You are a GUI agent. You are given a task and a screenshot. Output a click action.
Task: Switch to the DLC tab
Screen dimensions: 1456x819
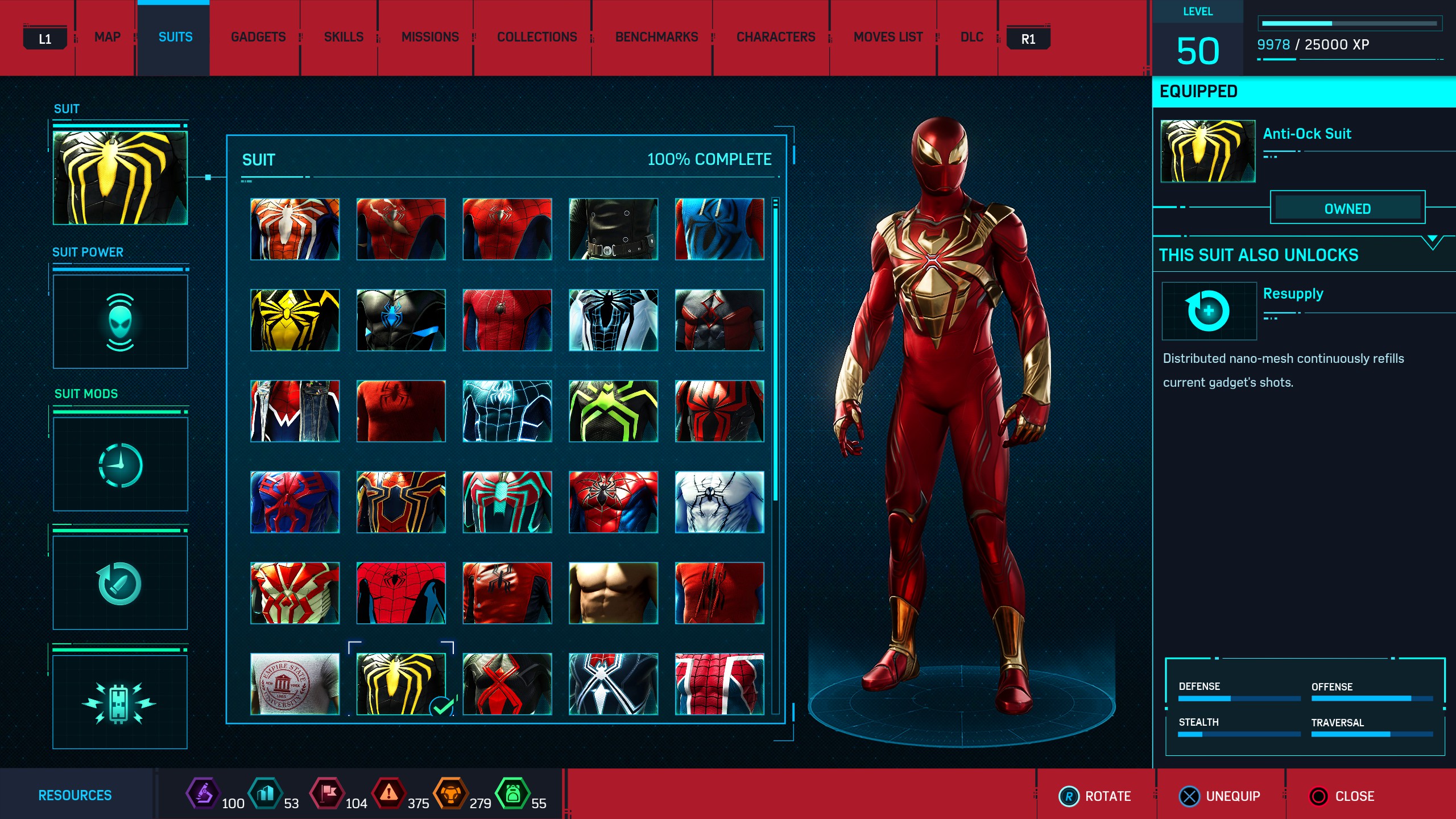pos(971,38)
